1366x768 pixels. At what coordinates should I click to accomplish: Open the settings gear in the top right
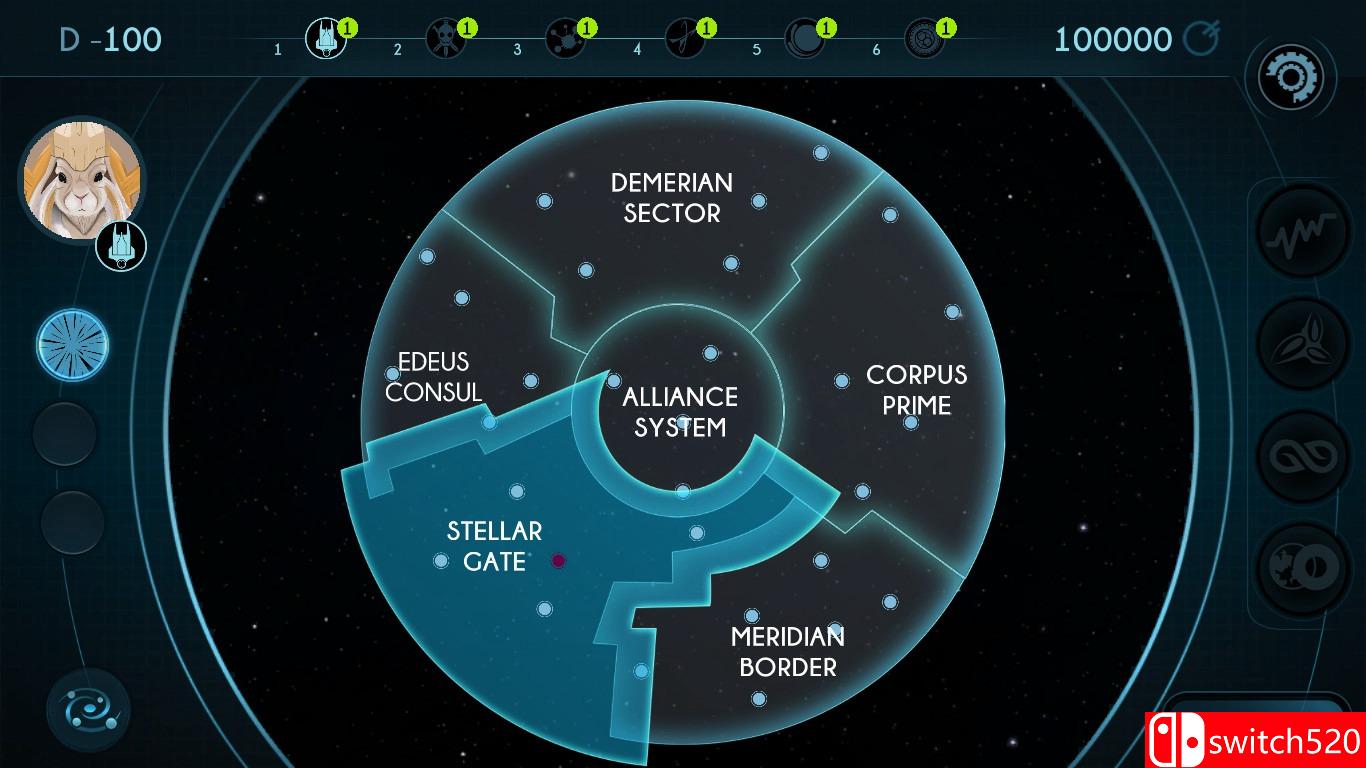1294,77
